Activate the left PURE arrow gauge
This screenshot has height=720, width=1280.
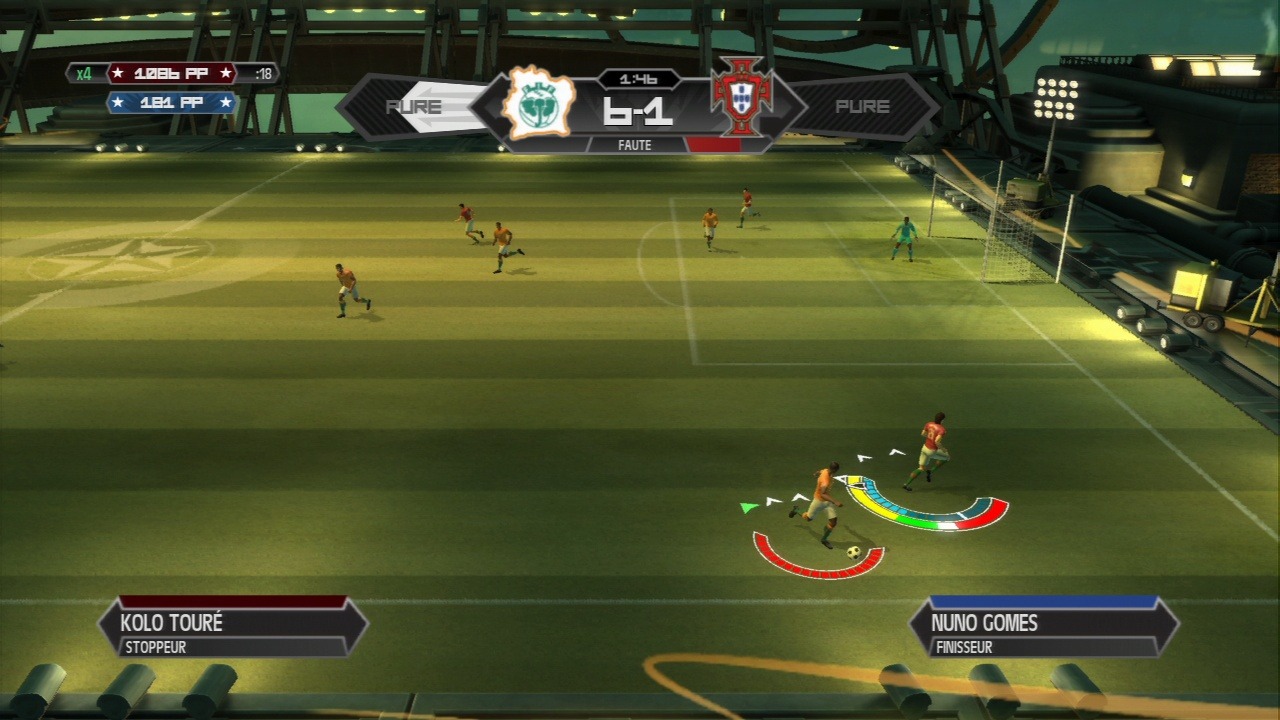click(x=413, y=107)
